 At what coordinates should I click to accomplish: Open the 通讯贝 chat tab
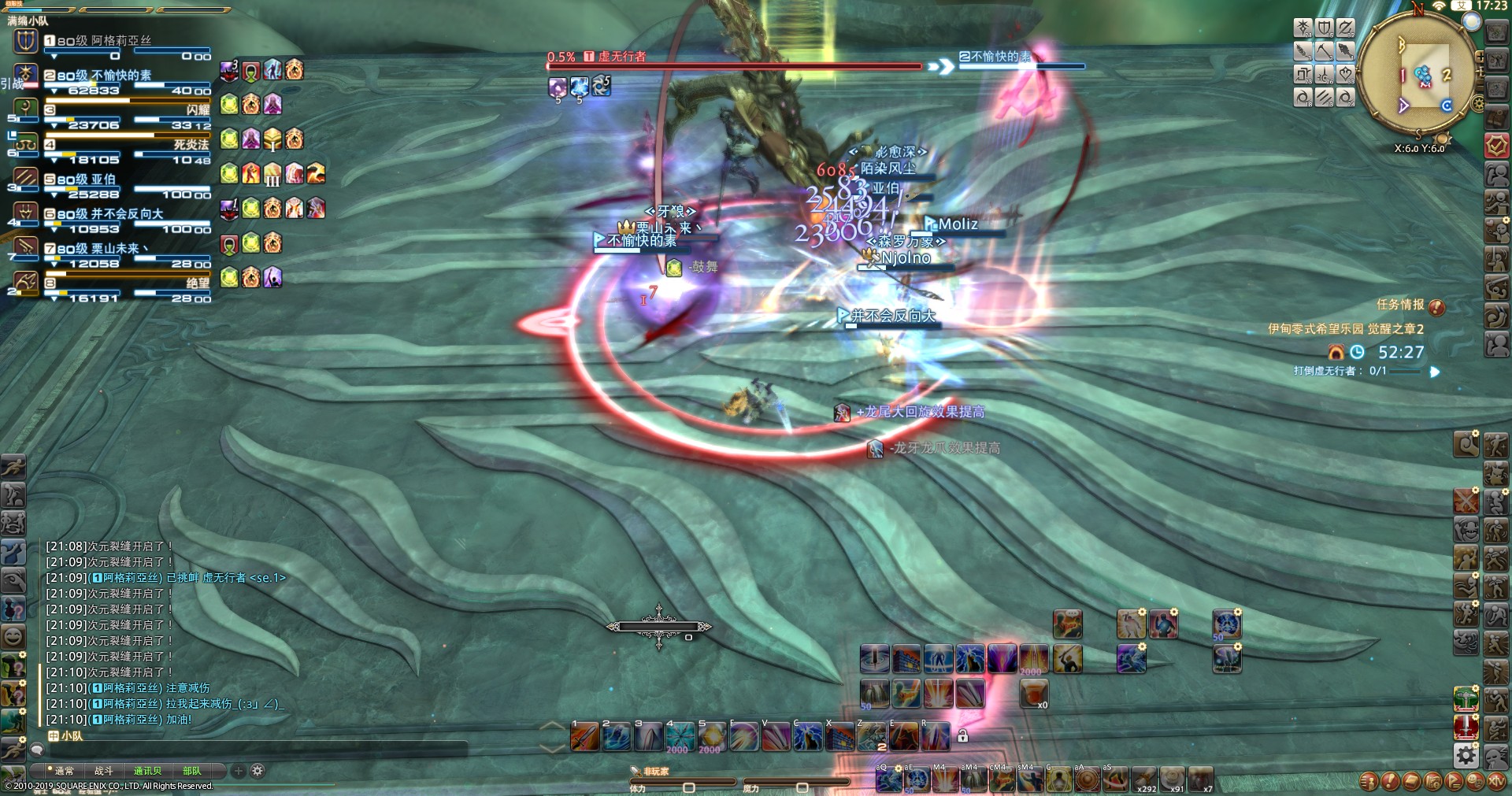147,772
